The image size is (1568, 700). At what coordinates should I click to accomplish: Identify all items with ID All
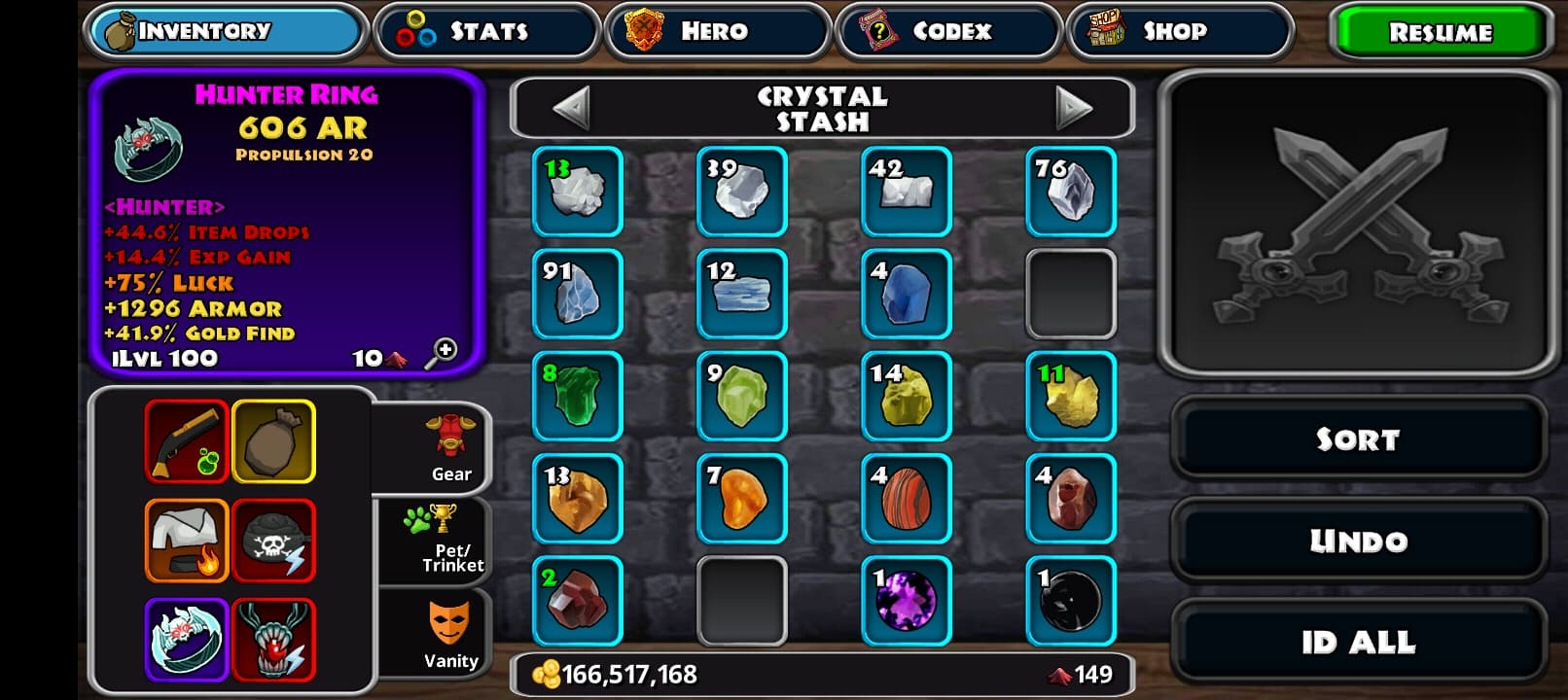tap(1358, 642)
